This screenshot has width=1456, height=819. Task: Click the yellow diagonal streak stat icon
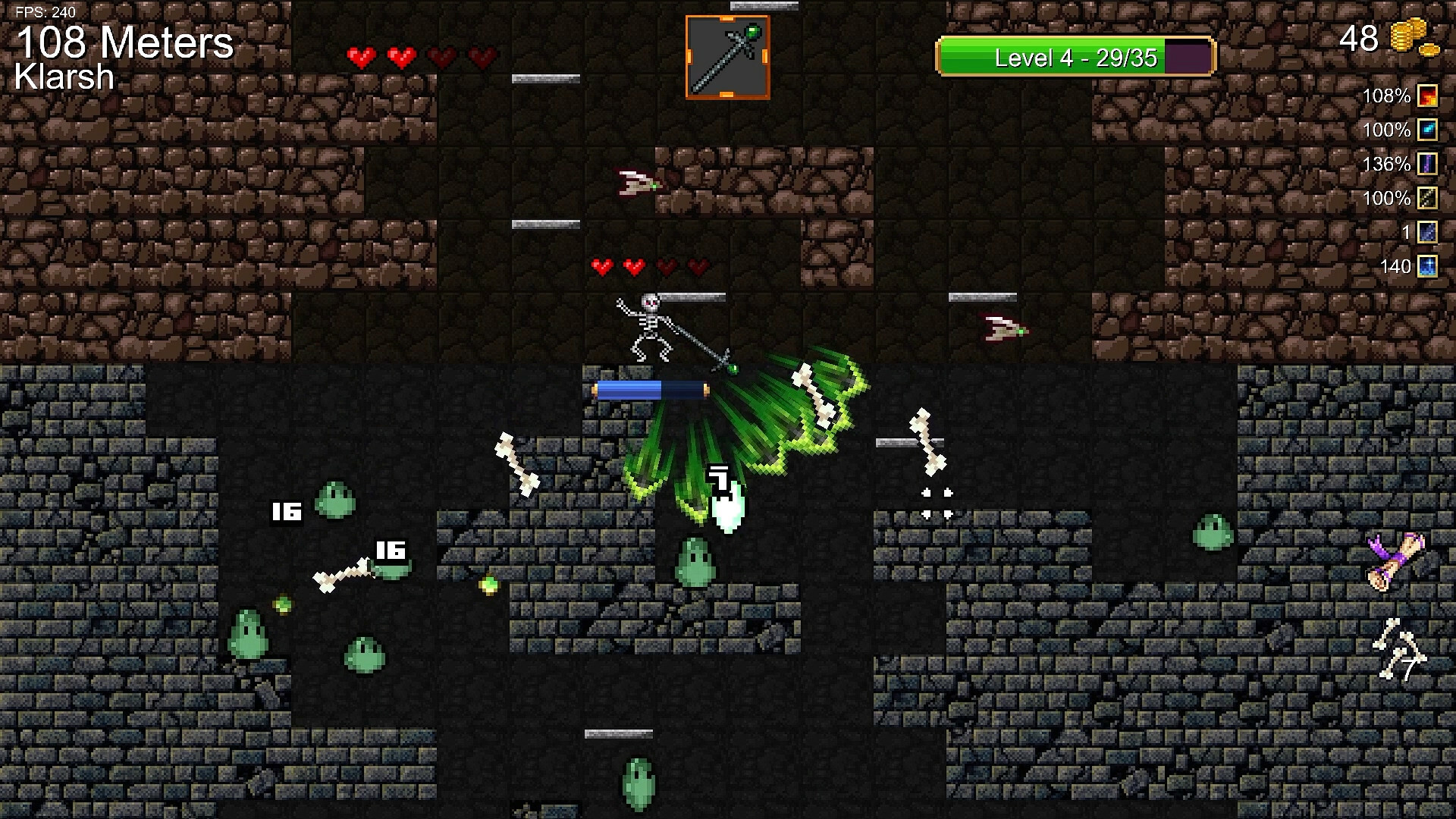point(1427,199)
